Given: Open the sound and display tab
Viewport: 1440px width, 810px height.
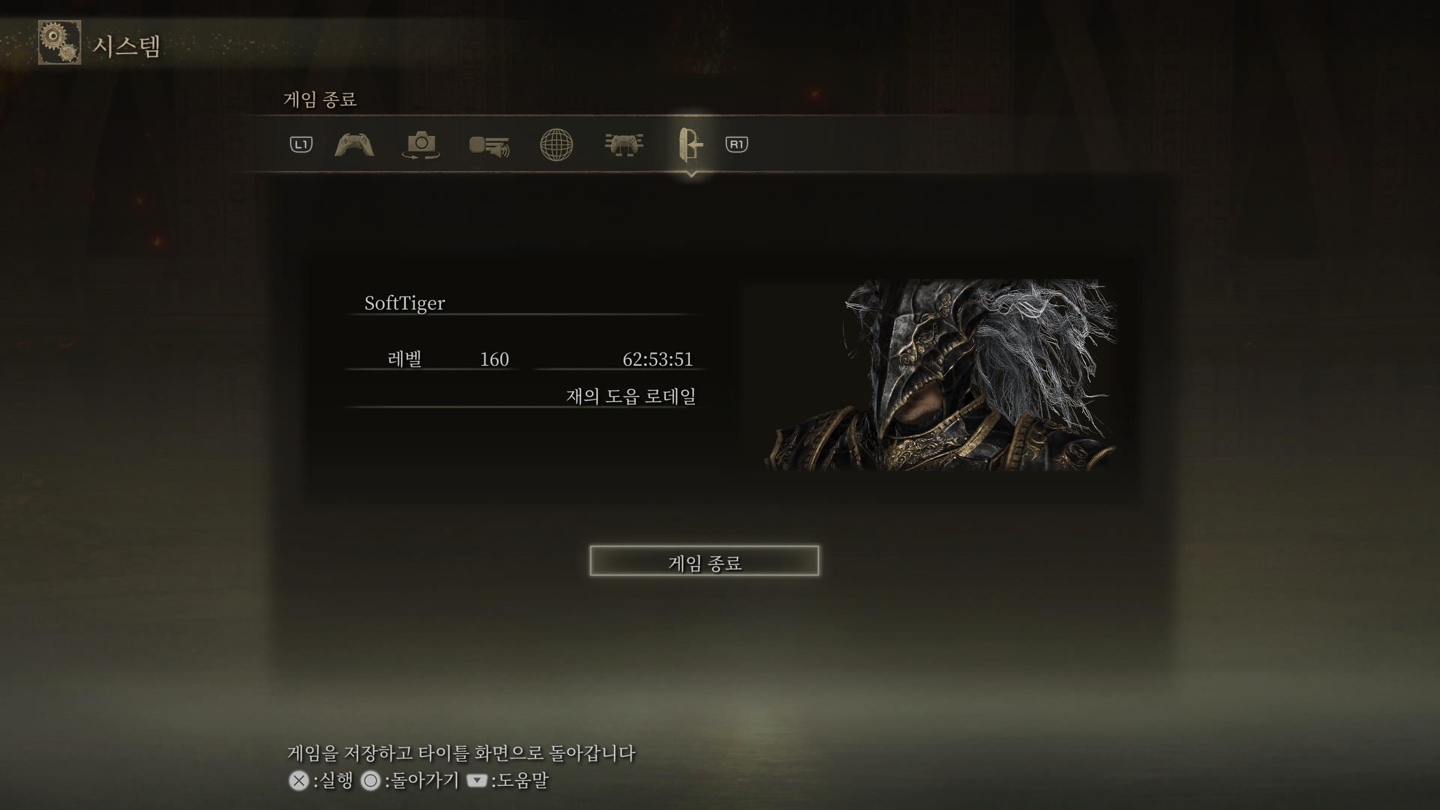Looking at the screenshot, I should point(489,145).
